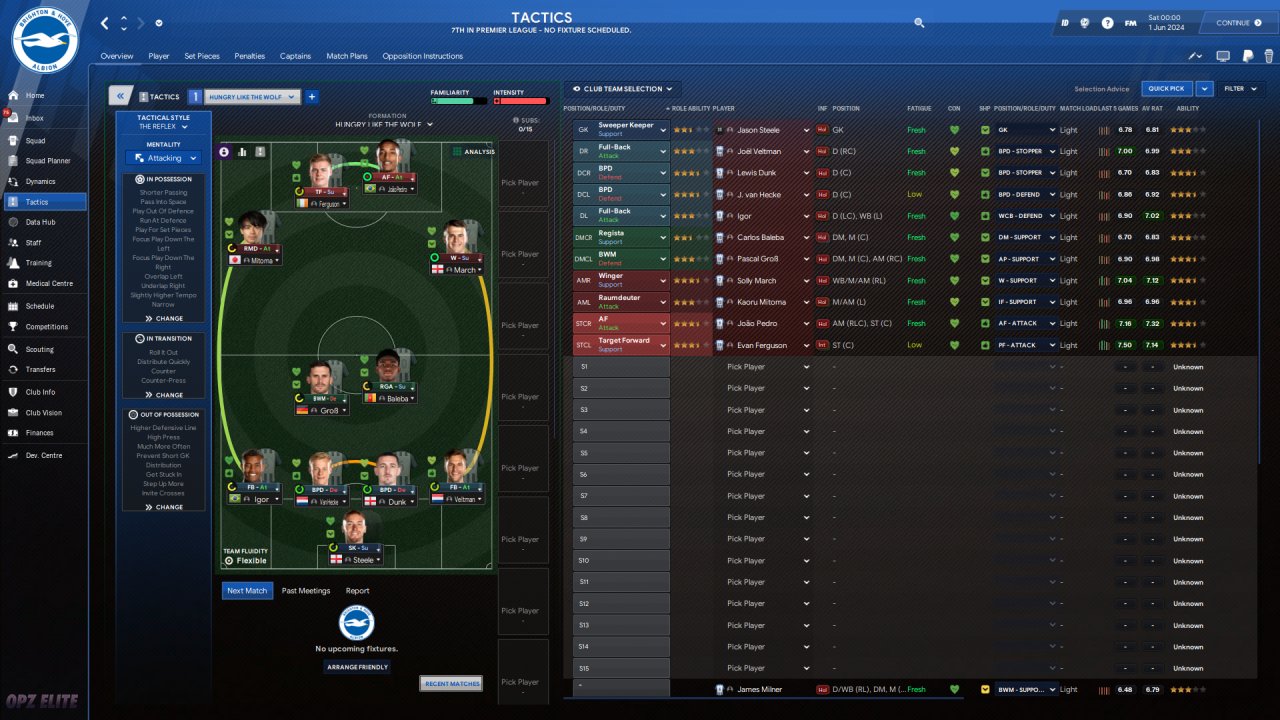Viewport: 1280px width, 720px height.
Task: View recent matches
Action: (x=450, y=684)
